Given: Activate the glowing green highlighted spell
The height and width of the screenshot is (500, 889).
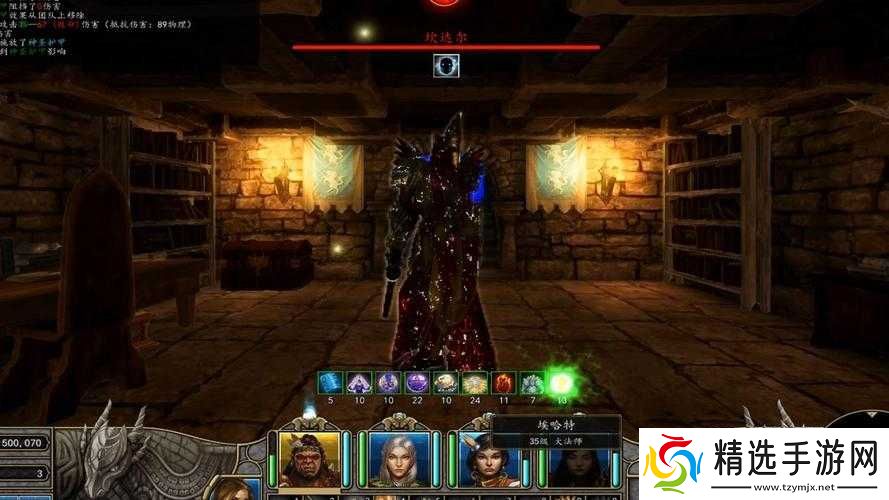Looking at the screenshot, I should 561,382.
